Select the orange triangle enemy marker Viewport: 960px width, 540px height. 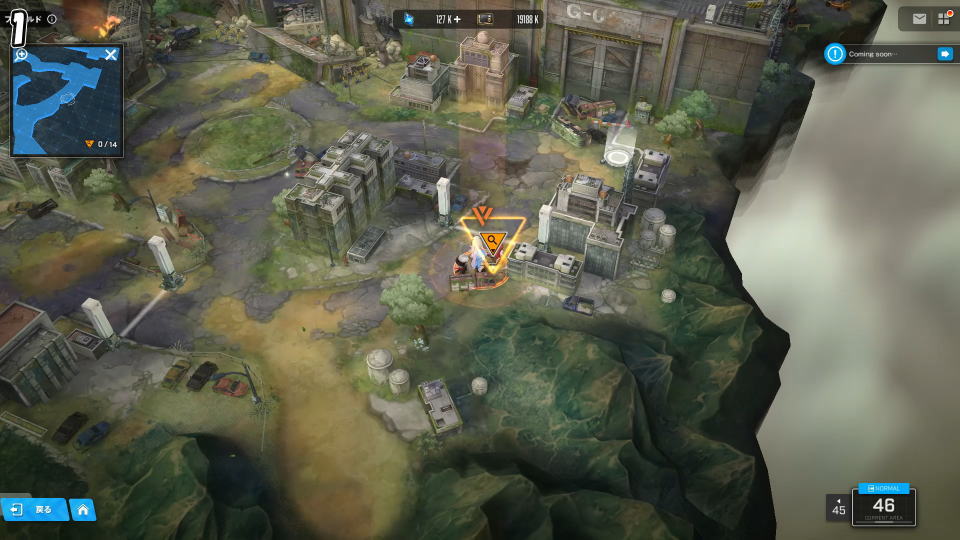tap(490, 240)
